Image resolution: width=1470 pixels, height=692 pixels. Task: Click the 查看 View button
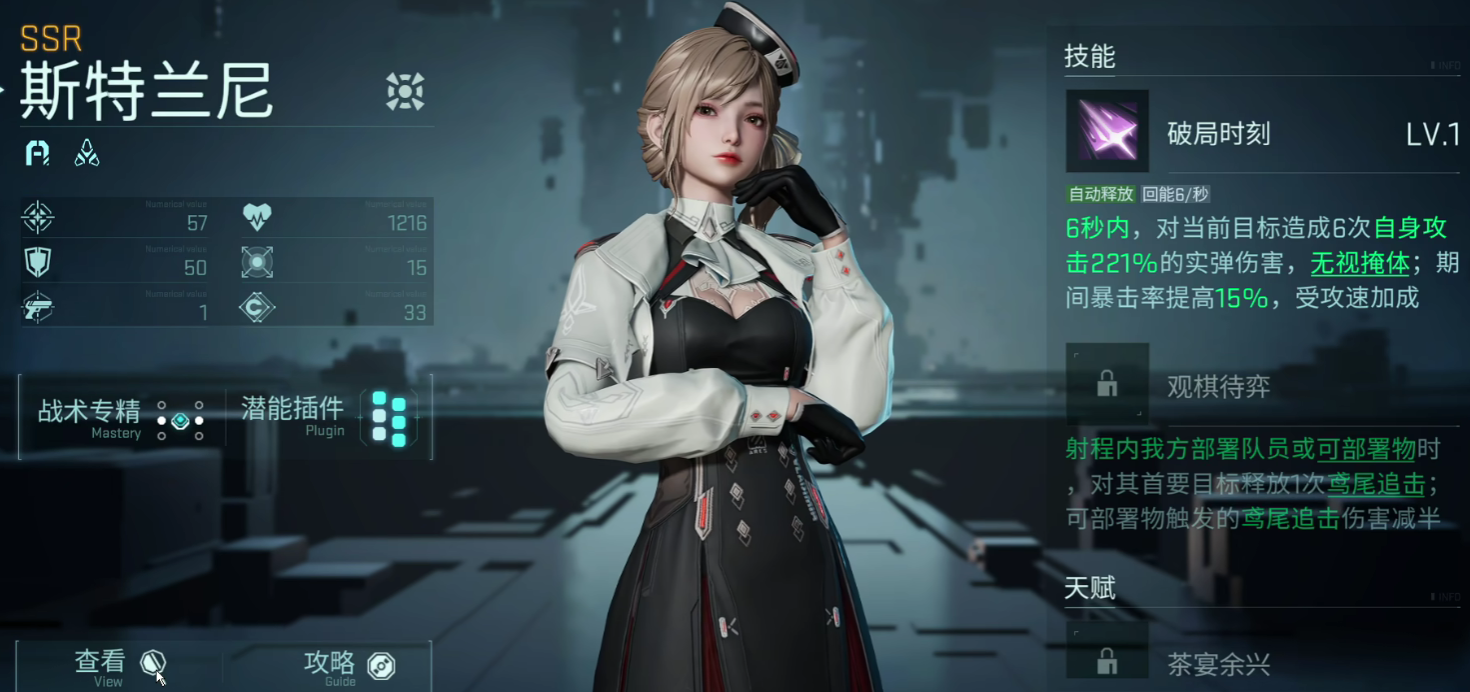tap(120, 665)
